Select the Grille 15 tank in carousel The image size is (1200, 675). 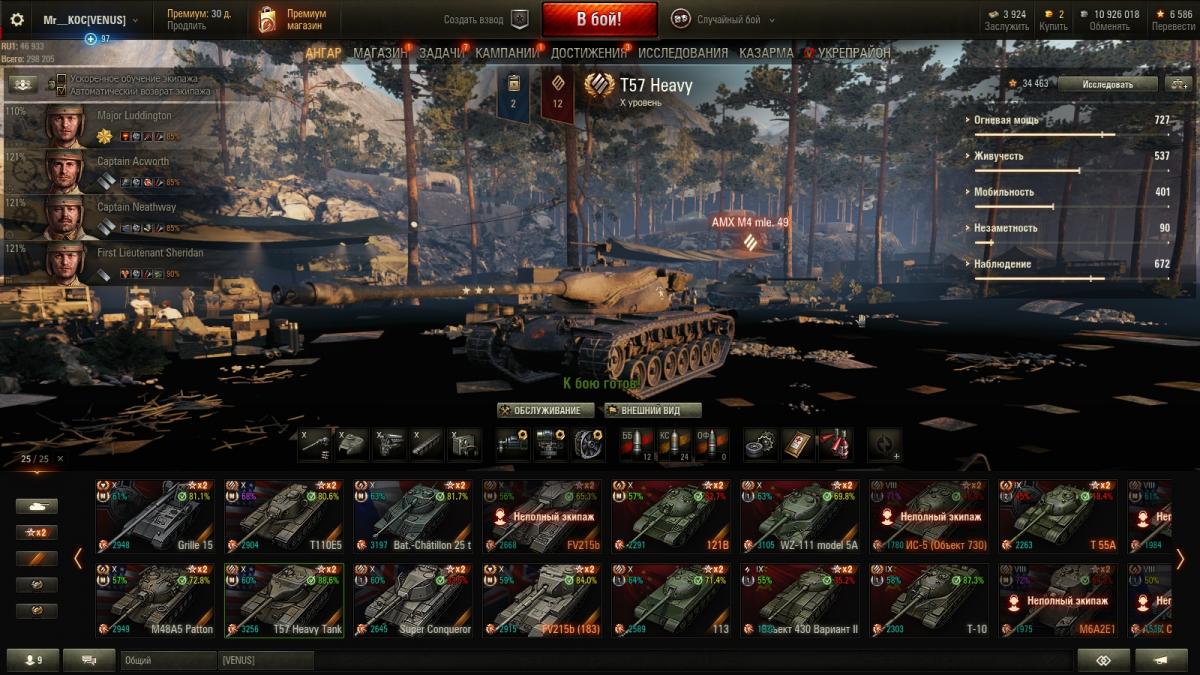coord(155,515)
